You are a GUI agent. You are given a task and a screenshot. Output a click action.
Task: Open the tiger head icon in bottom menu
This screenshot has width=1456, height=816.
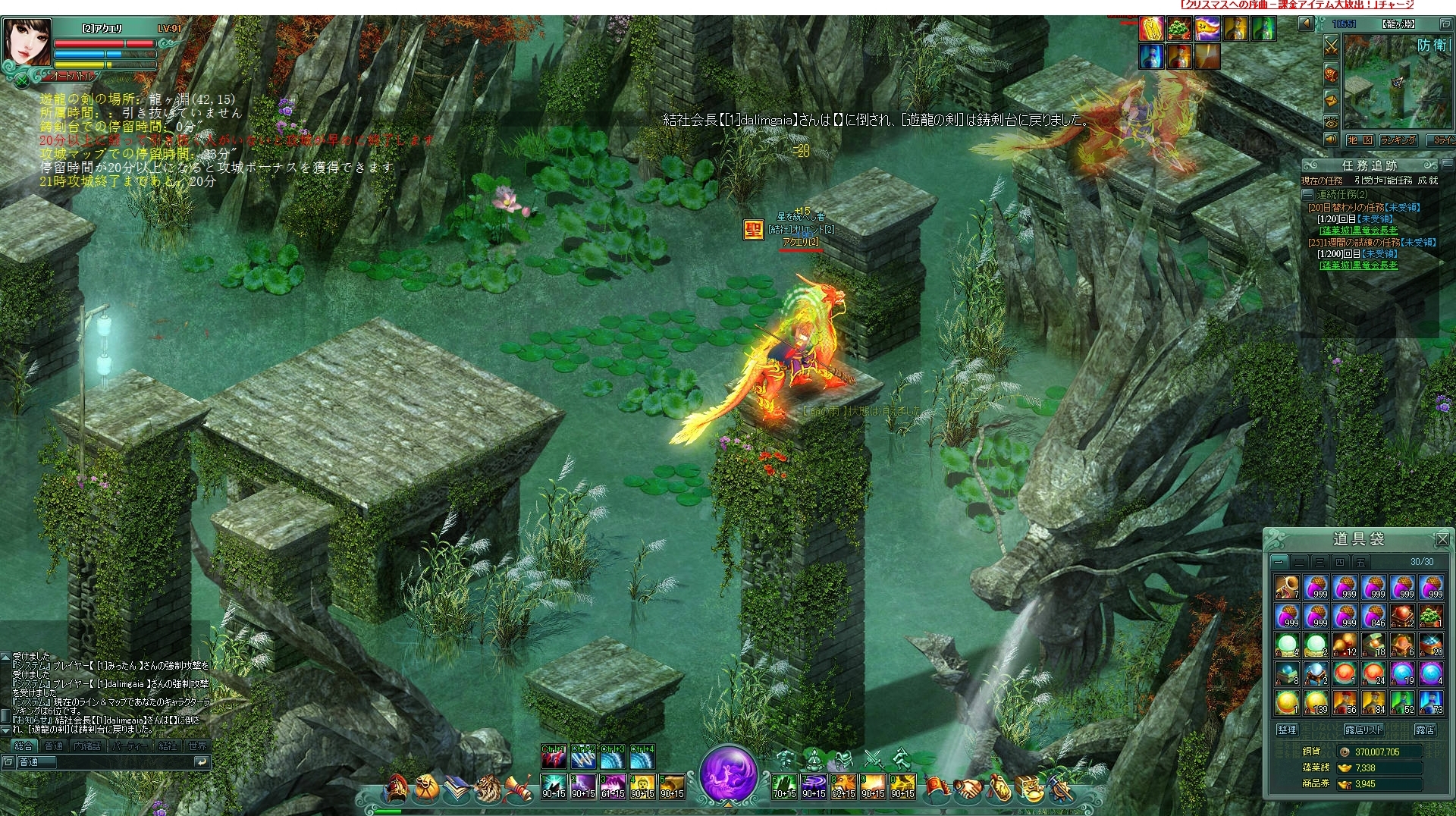click(488, 789)
